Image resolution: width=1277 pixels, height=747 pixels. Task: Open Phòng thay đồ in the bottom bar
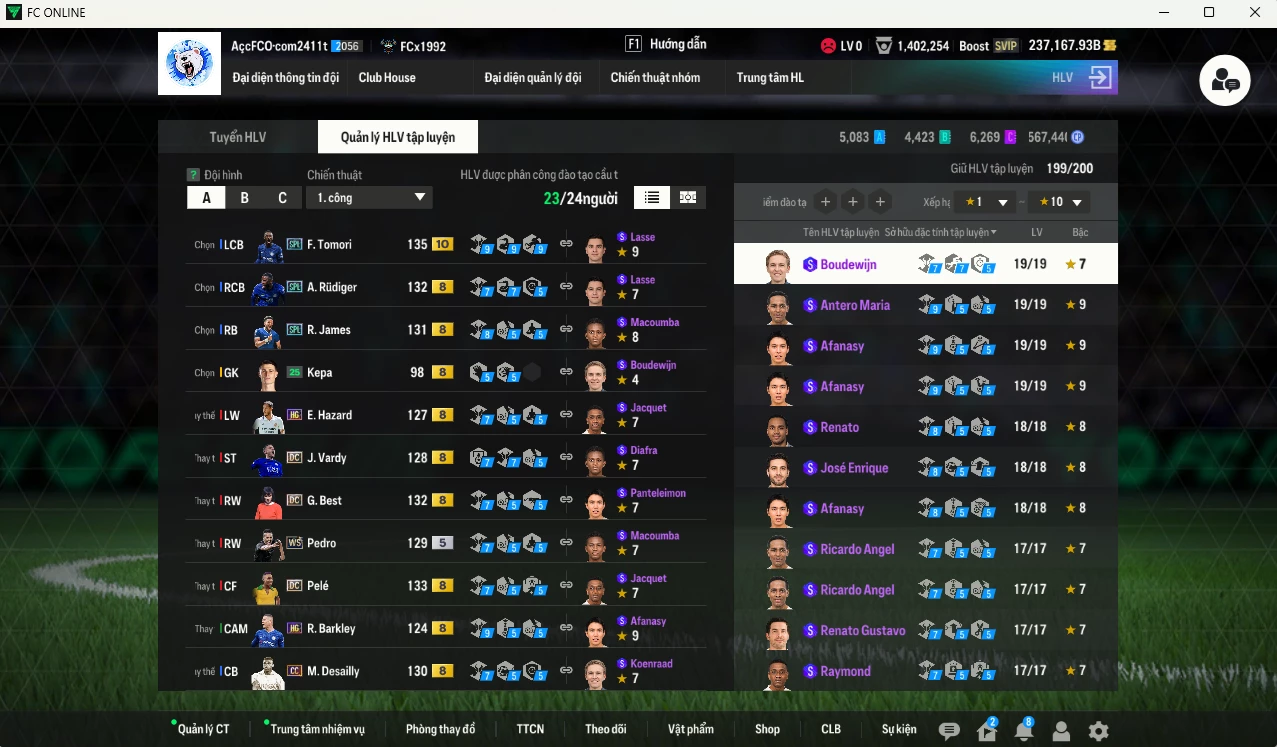pyautogui.click(x=440, y=729)
